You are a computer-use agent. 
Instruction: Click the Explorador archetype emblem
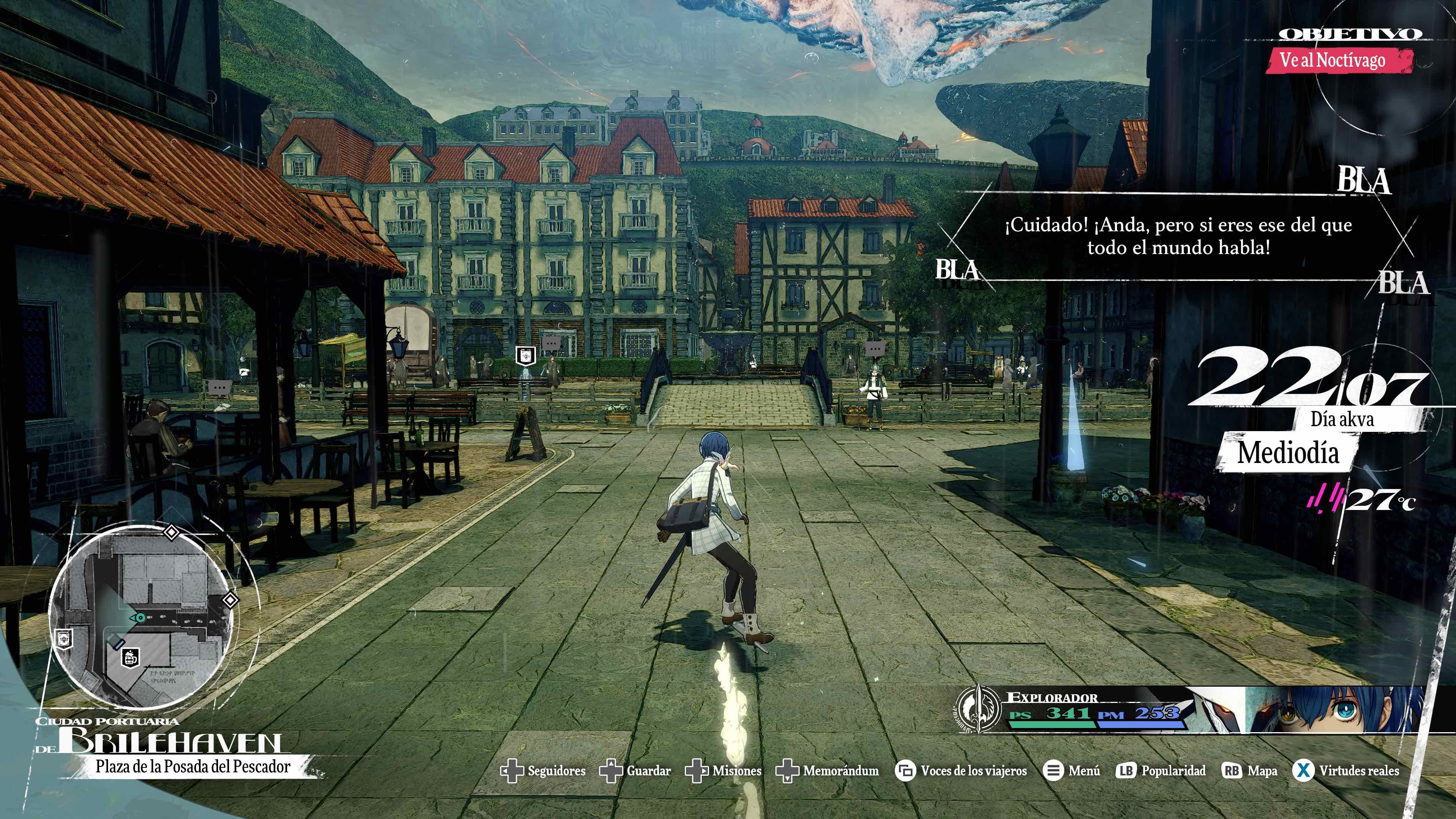(x=978, y=709)
